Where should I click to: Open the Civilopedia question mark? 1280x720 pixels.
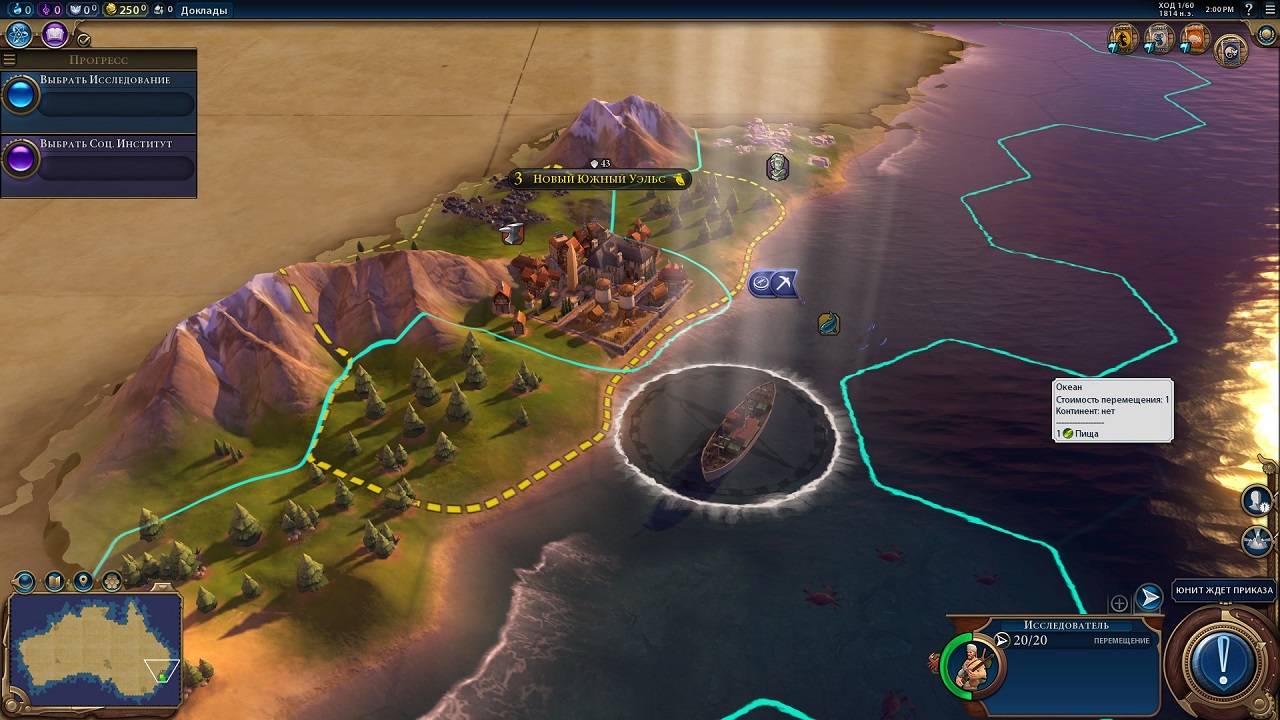1248,10
